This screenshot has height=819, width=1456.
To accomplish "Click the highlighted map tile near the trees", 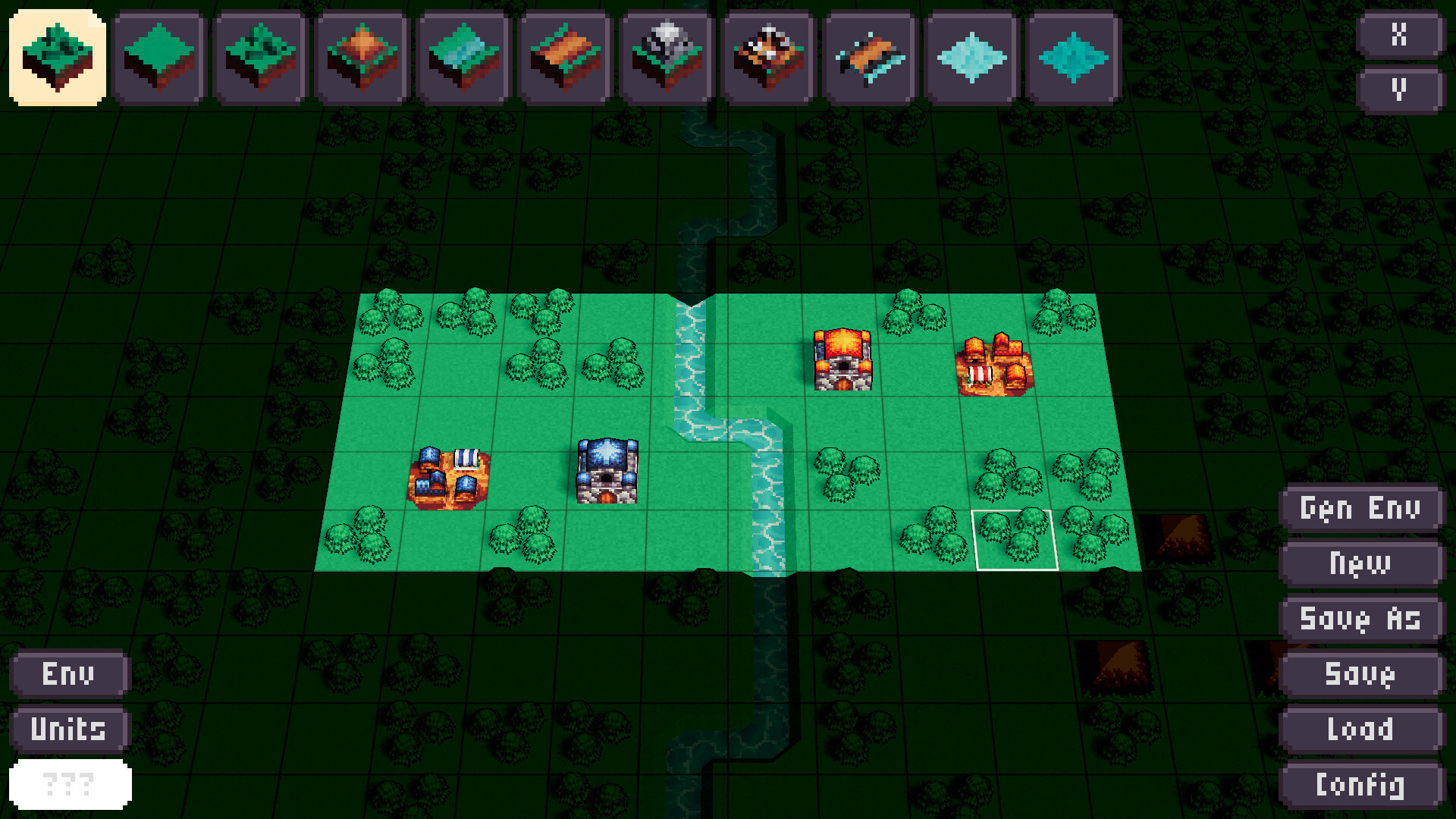I will [x=1016, y=540].
